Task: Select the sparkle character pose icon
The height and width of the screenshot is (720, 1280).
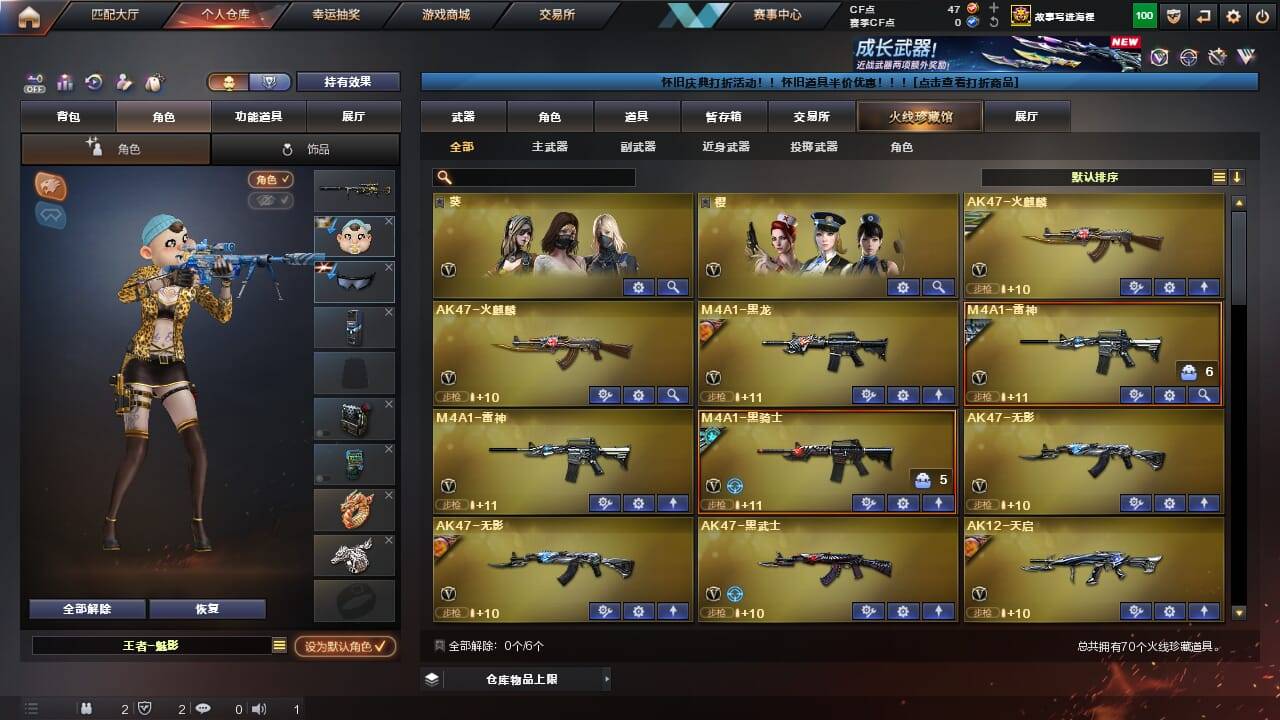Action: click(123, 82)
